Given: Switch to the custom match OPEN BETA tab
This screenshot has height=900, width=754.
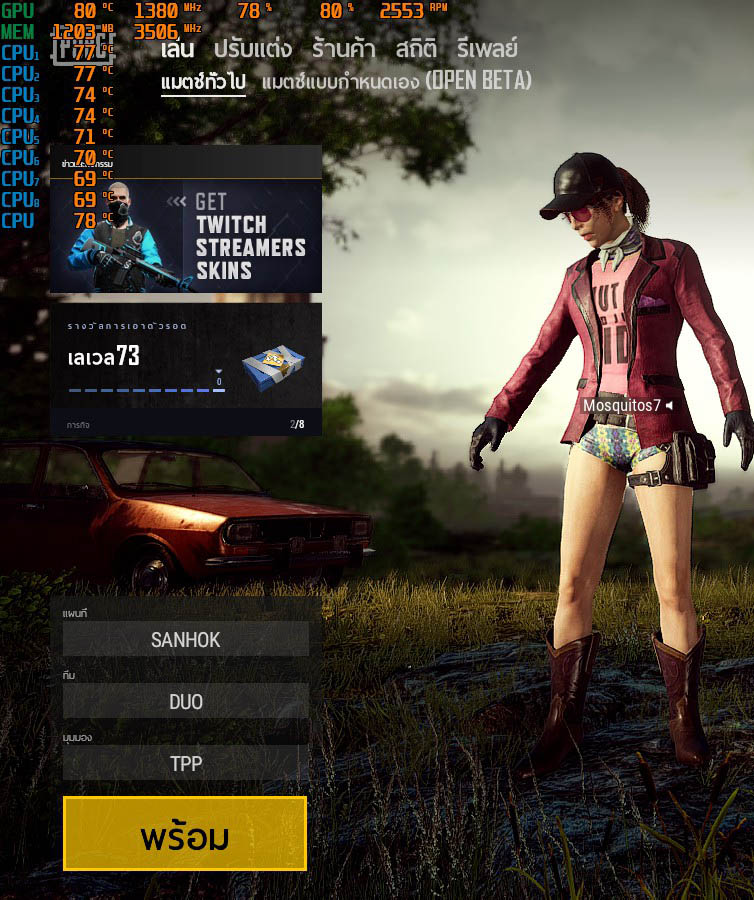Looking at the screenshot, I should (396, 81).
